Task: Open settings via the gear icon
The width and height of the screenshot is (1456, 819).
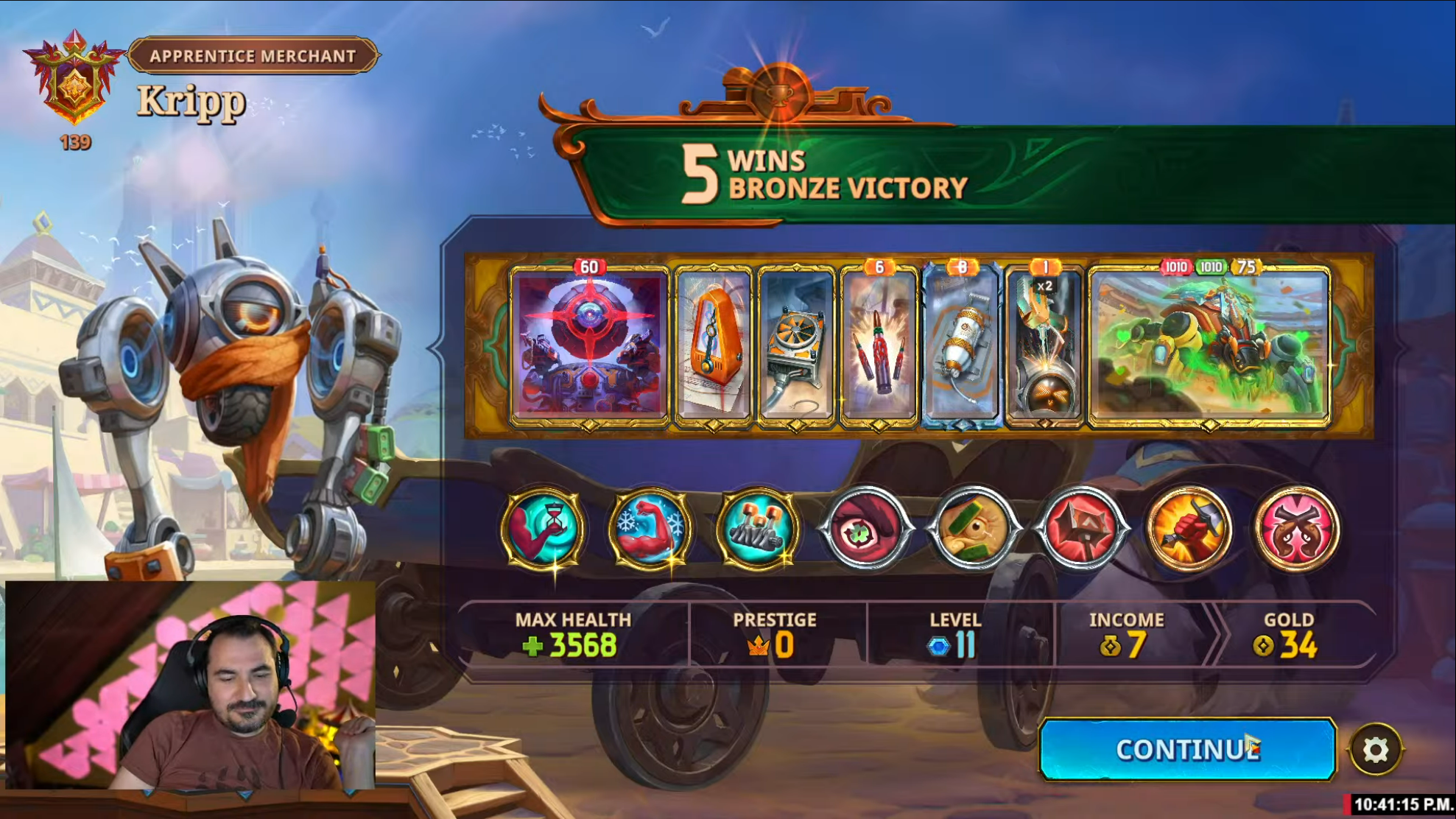Action: pos(1375,751)
